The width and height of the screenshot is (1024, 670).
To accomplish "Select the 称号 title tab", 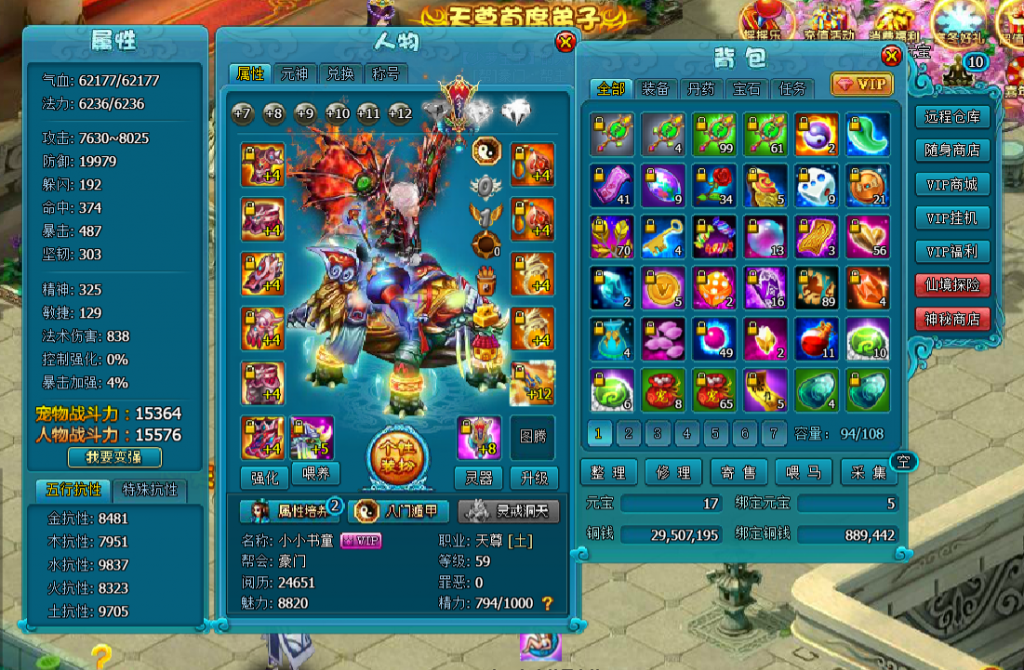I will point(386,74).
